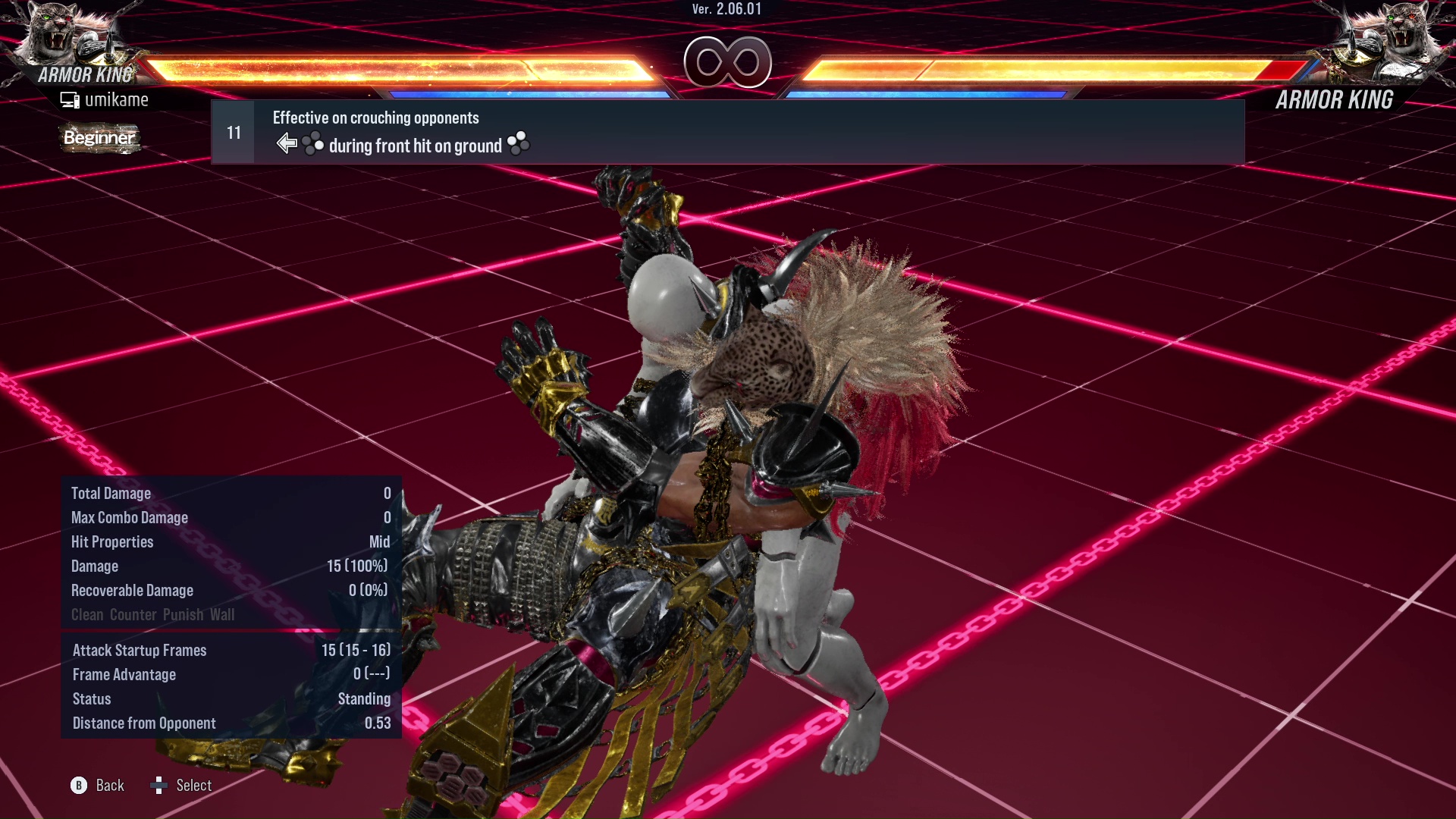
Task: Click the first four-button cluster input icon
Action: [313, 143]
